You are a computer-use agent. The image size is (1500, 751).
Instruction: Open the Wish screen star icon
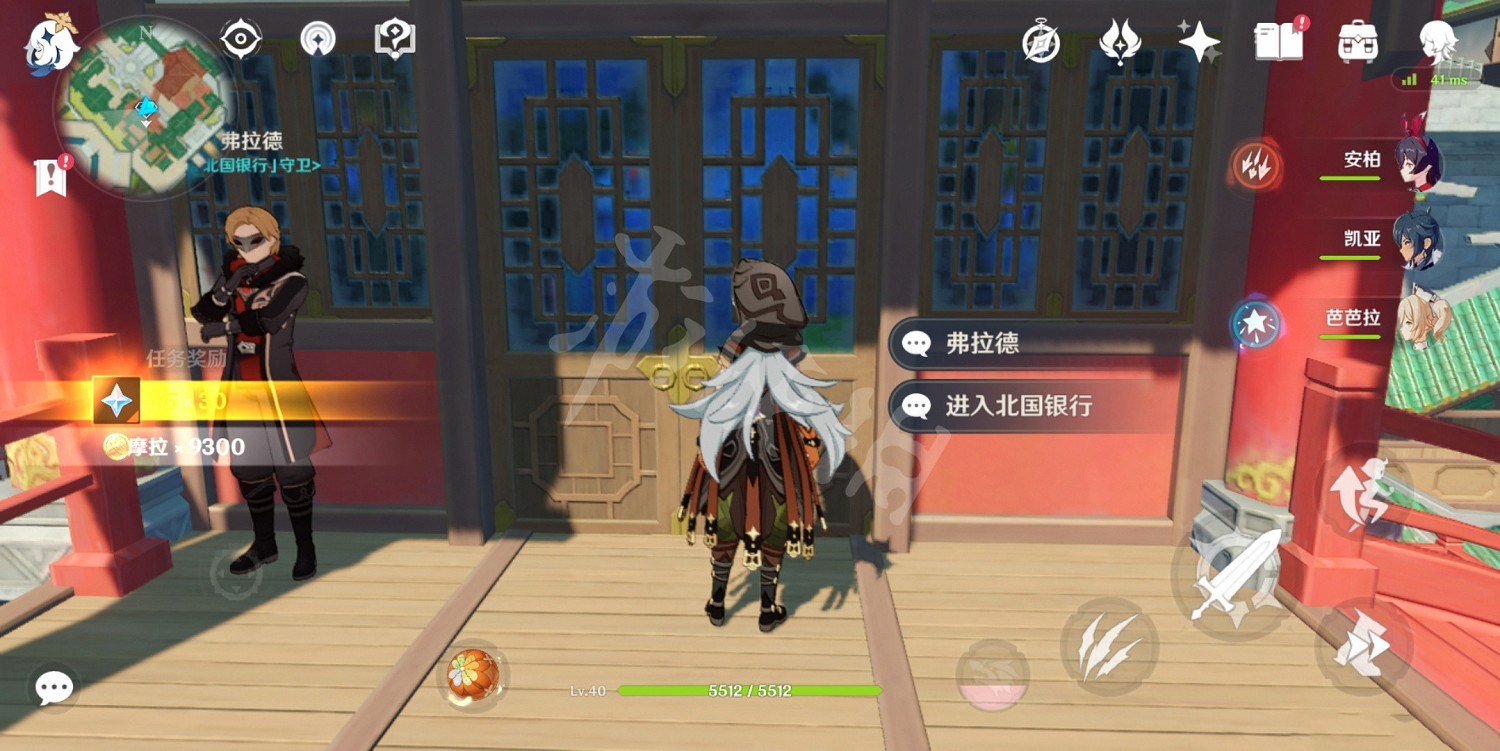pos(1197,40)
